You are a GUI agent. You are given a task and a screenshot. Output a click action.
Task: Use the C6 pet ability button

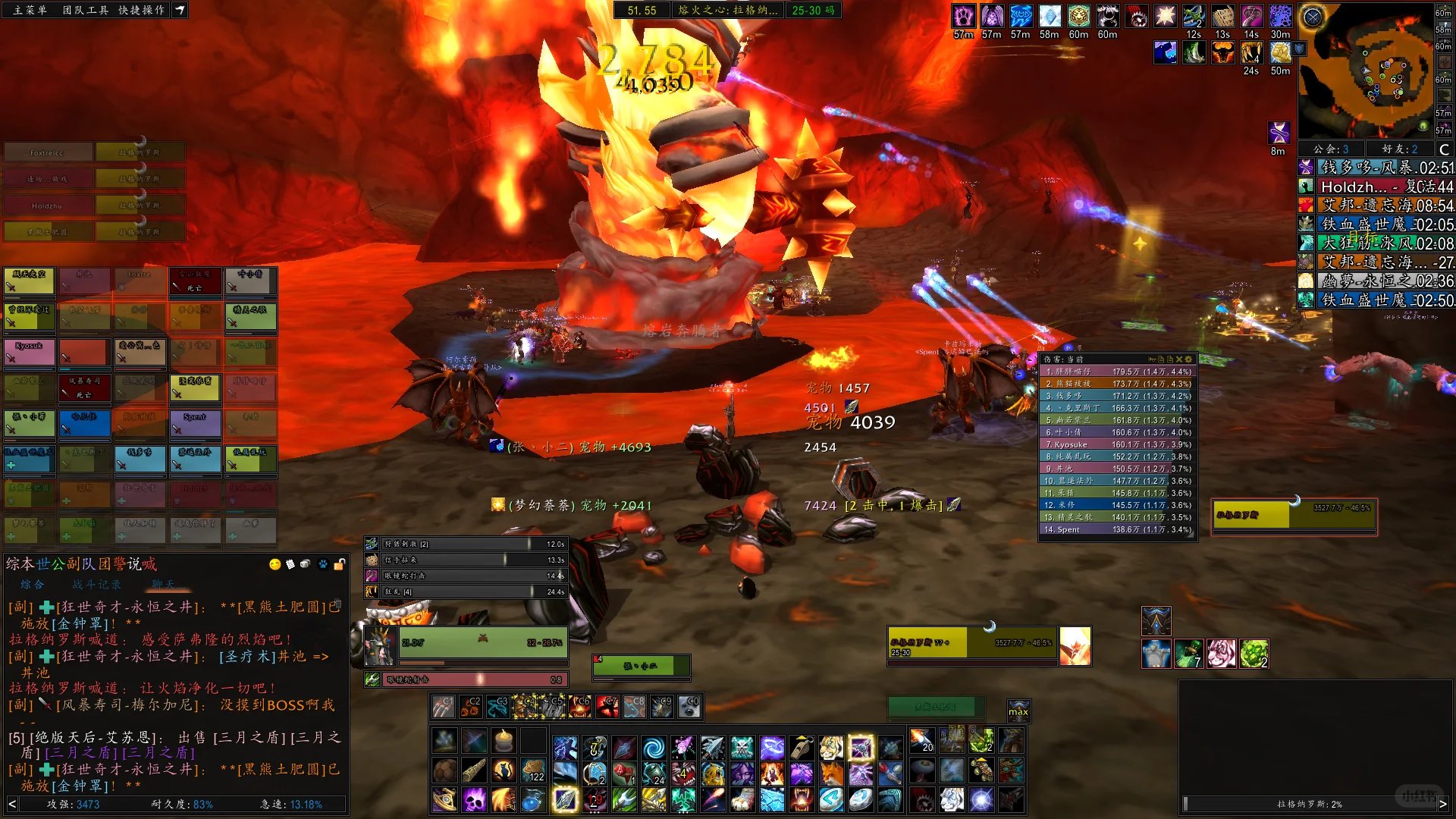580,707
